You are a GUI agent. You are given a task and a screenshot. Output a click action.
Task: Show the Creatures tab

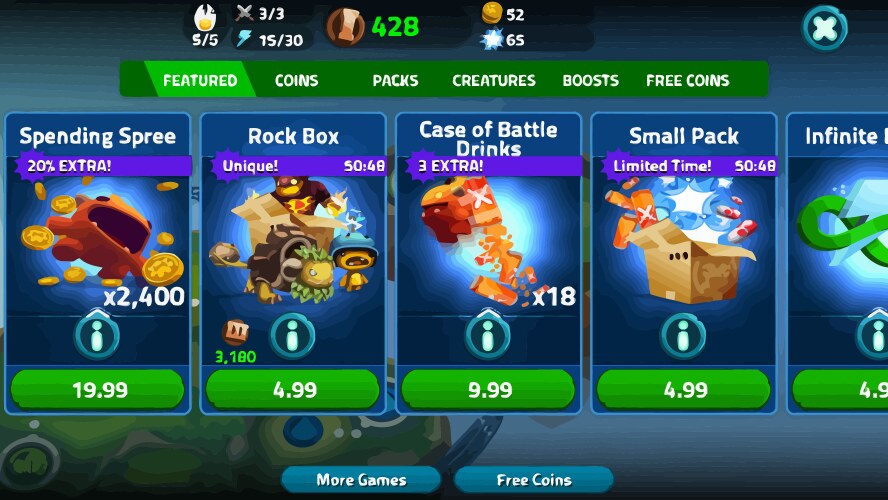coord(493,80)
